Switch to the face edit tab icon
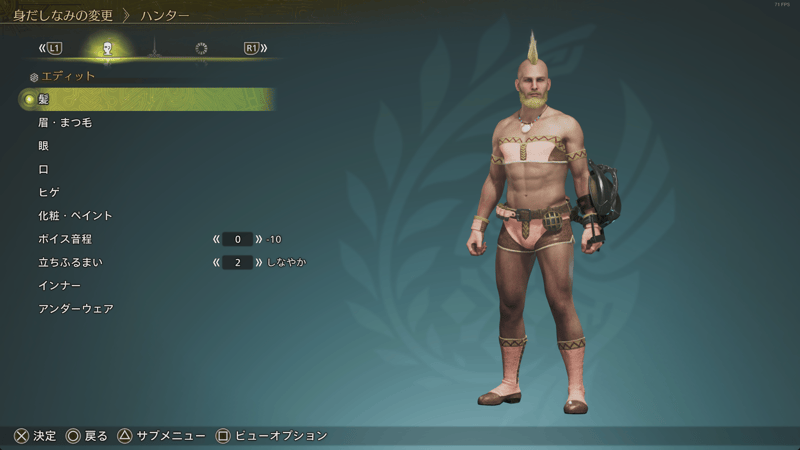 [x=107, y=48]
